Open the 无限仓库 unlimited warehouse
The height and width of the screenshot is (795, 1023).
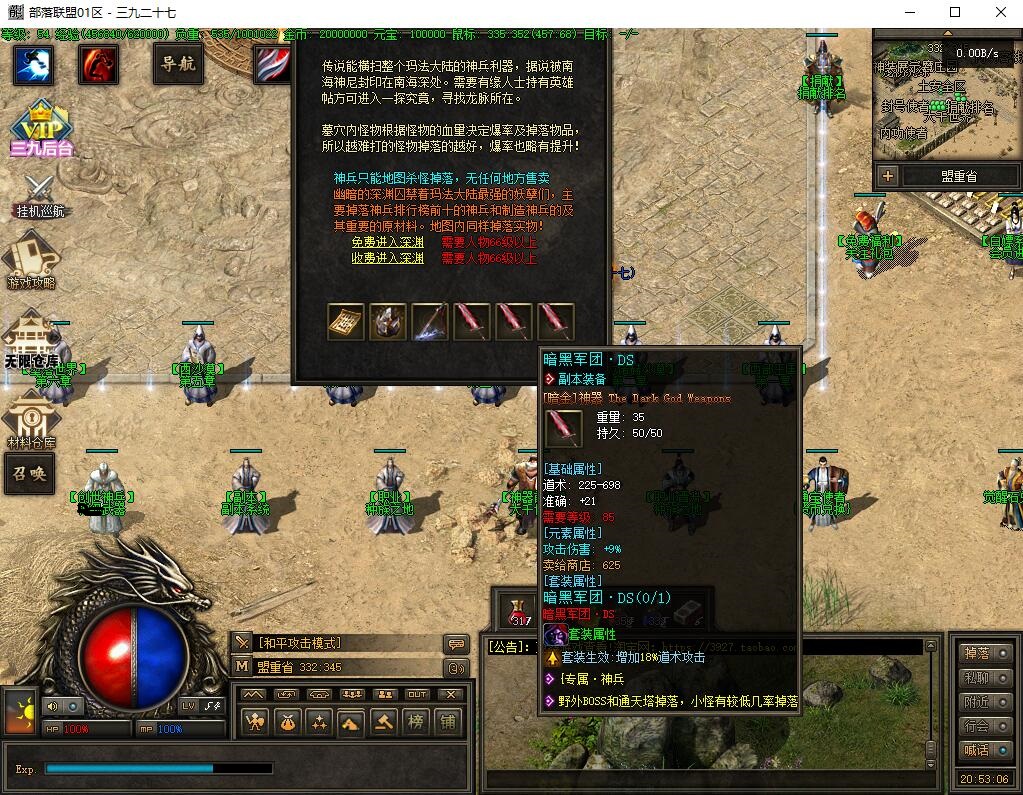(x=31, y=340)
